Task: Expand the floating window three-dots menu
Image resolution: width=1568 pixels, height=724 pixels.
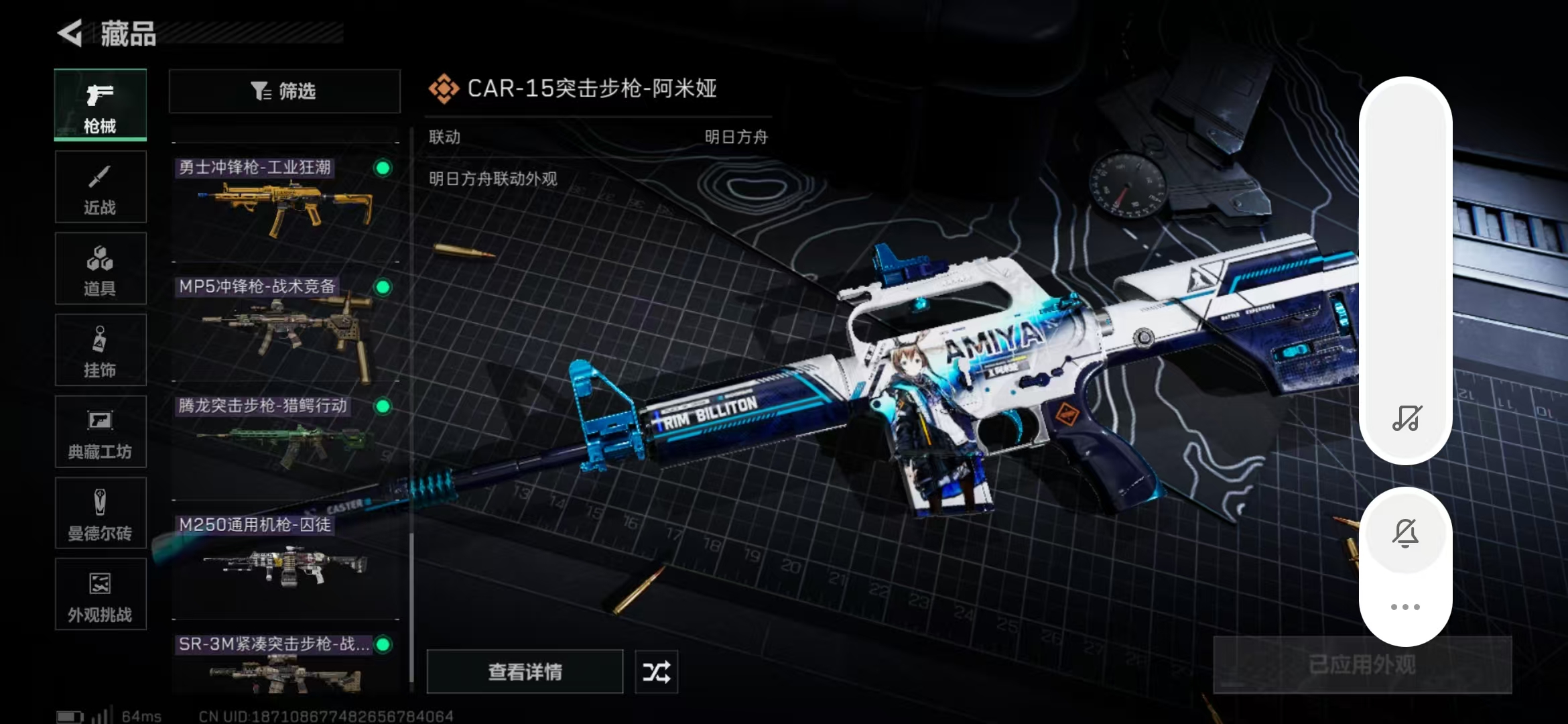Action: point(1406,607)
